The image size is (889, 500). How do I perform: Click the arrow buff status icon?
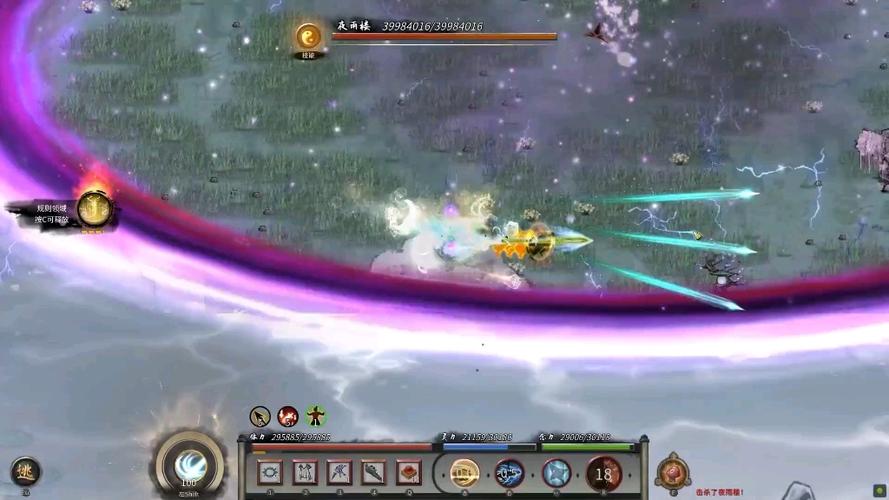[x=260, y=416]
